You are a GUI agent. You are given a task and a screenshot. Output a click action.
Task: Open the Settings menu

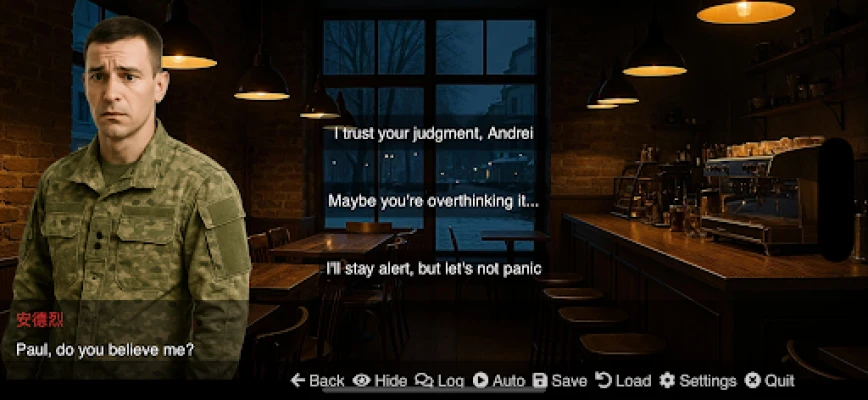[698, 381]
